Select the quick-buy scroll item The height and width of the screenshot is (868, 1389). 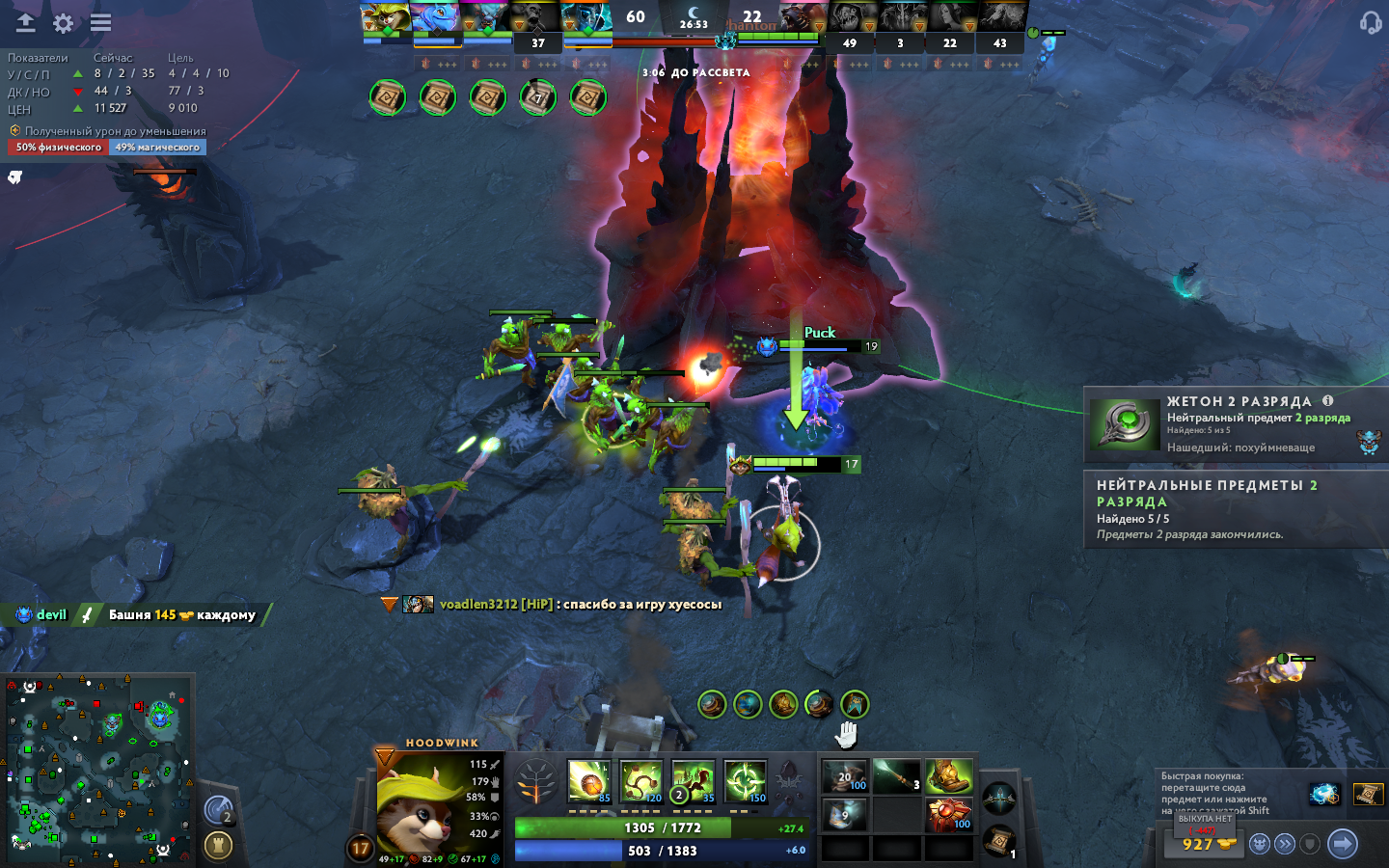click(x=1368, y=794)
